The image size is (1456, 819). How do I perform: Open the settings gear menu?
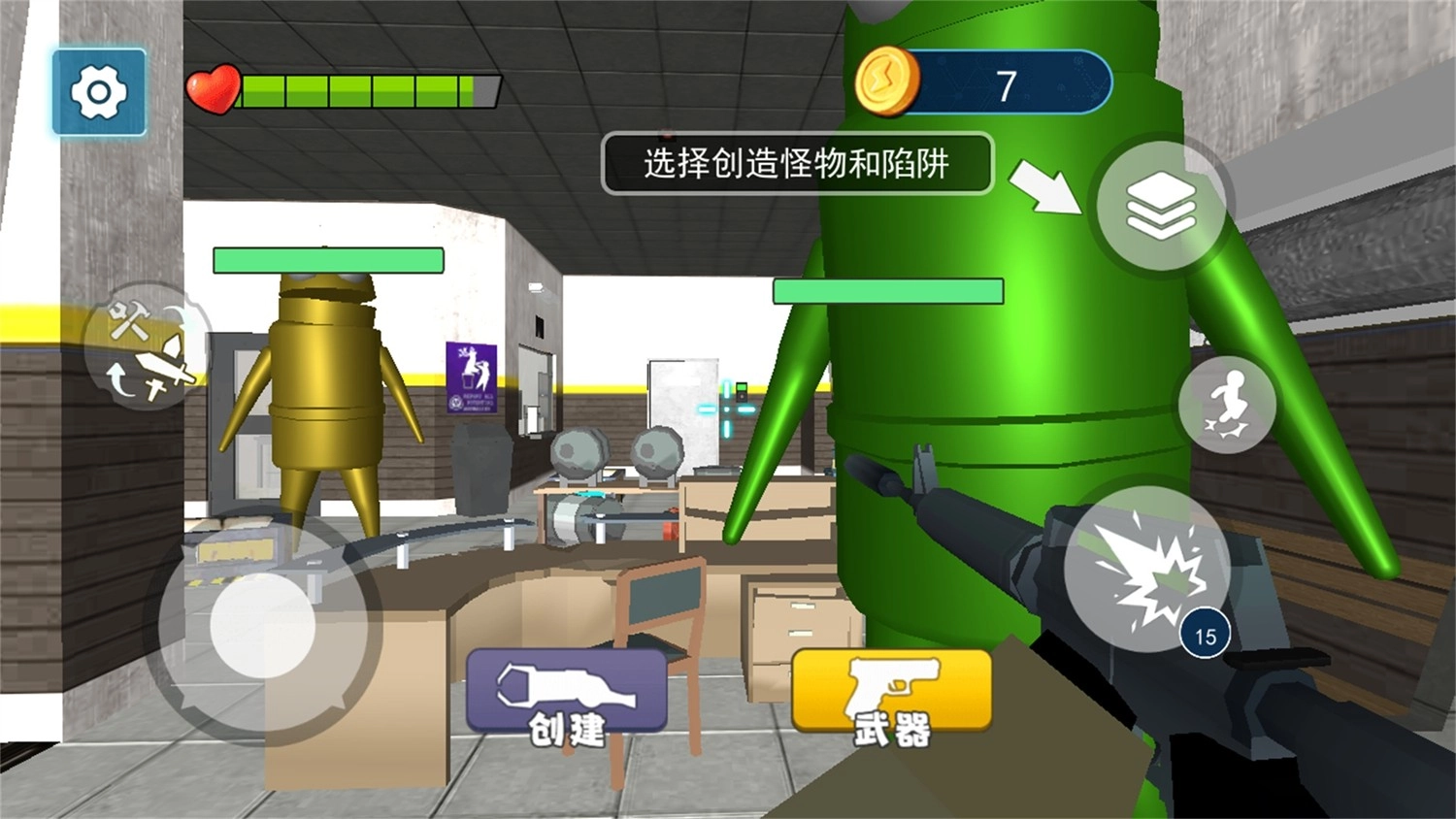point(100,93)
